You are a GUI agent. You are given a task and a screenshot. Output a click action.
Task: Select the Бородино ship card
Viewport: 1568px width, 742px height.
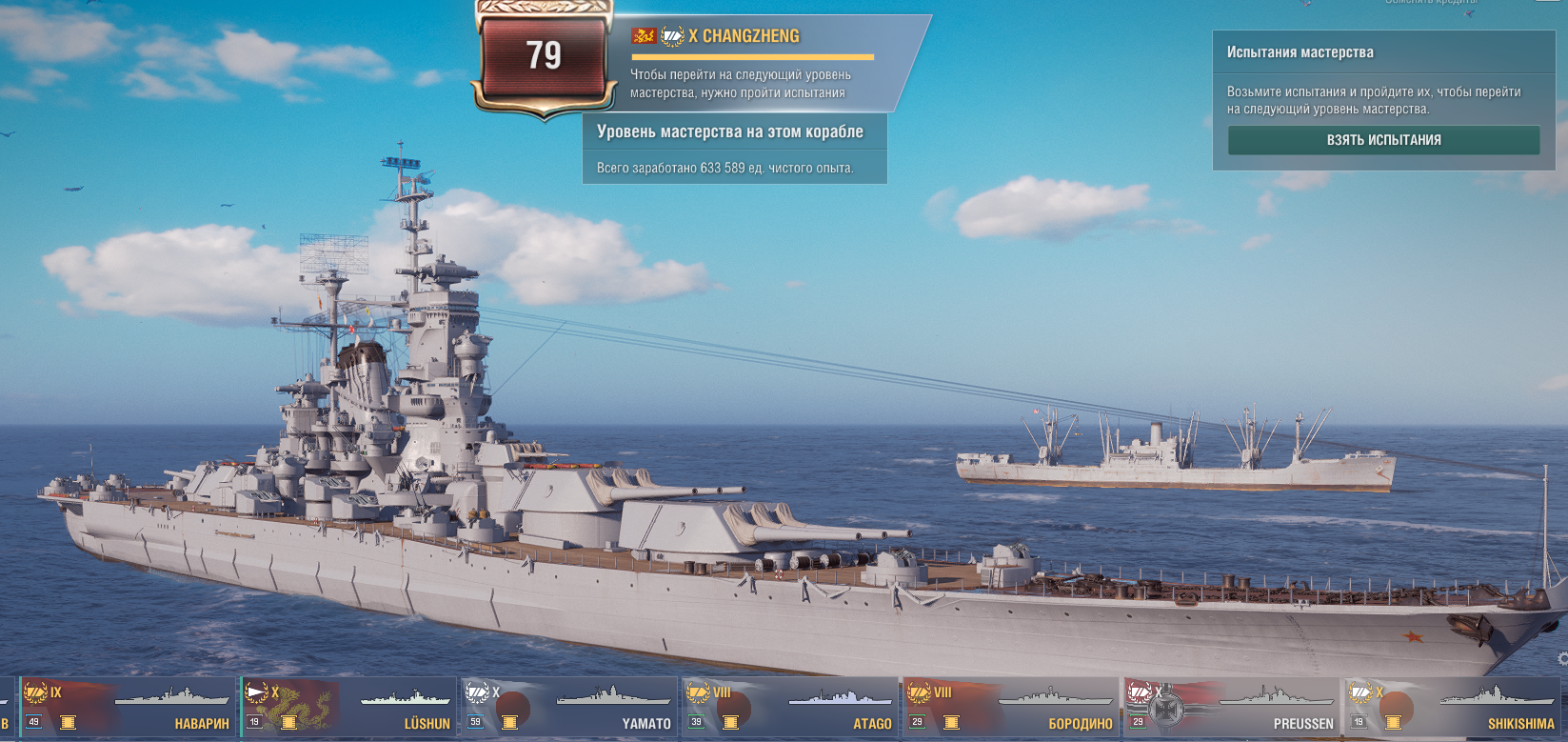click(1009, 708)
